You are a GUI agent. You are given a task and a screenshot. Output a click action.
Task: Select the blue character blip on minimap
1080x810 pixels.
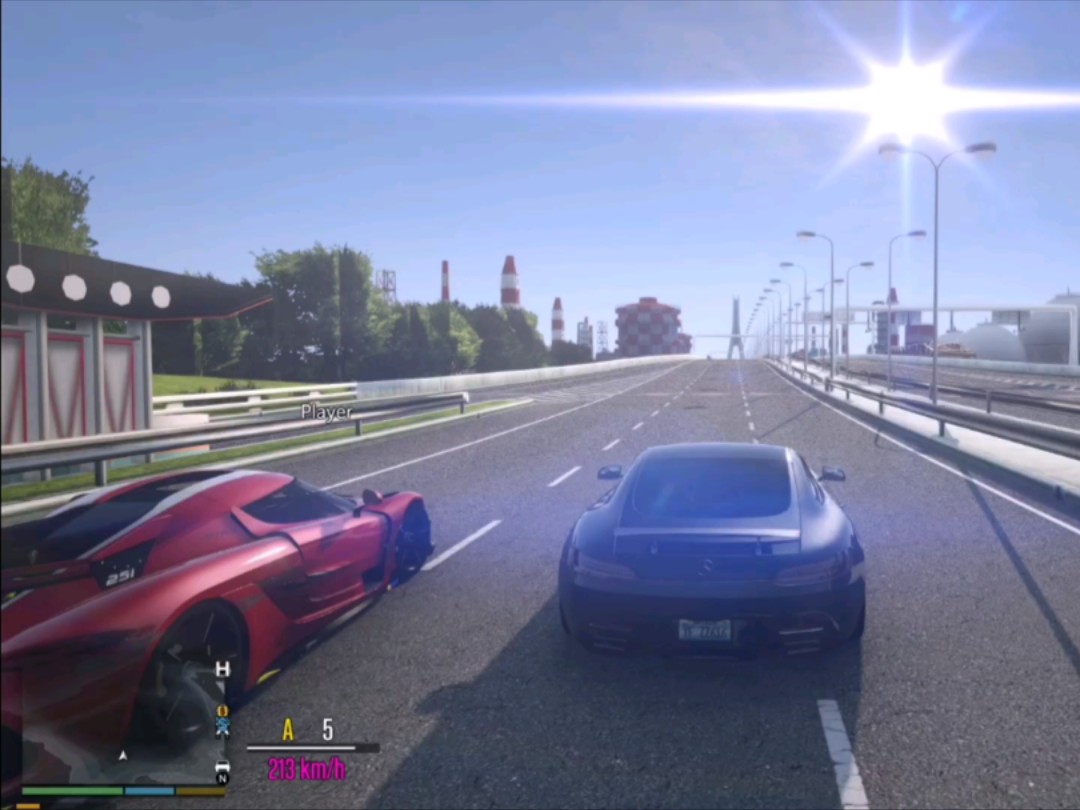click(222, 727)
